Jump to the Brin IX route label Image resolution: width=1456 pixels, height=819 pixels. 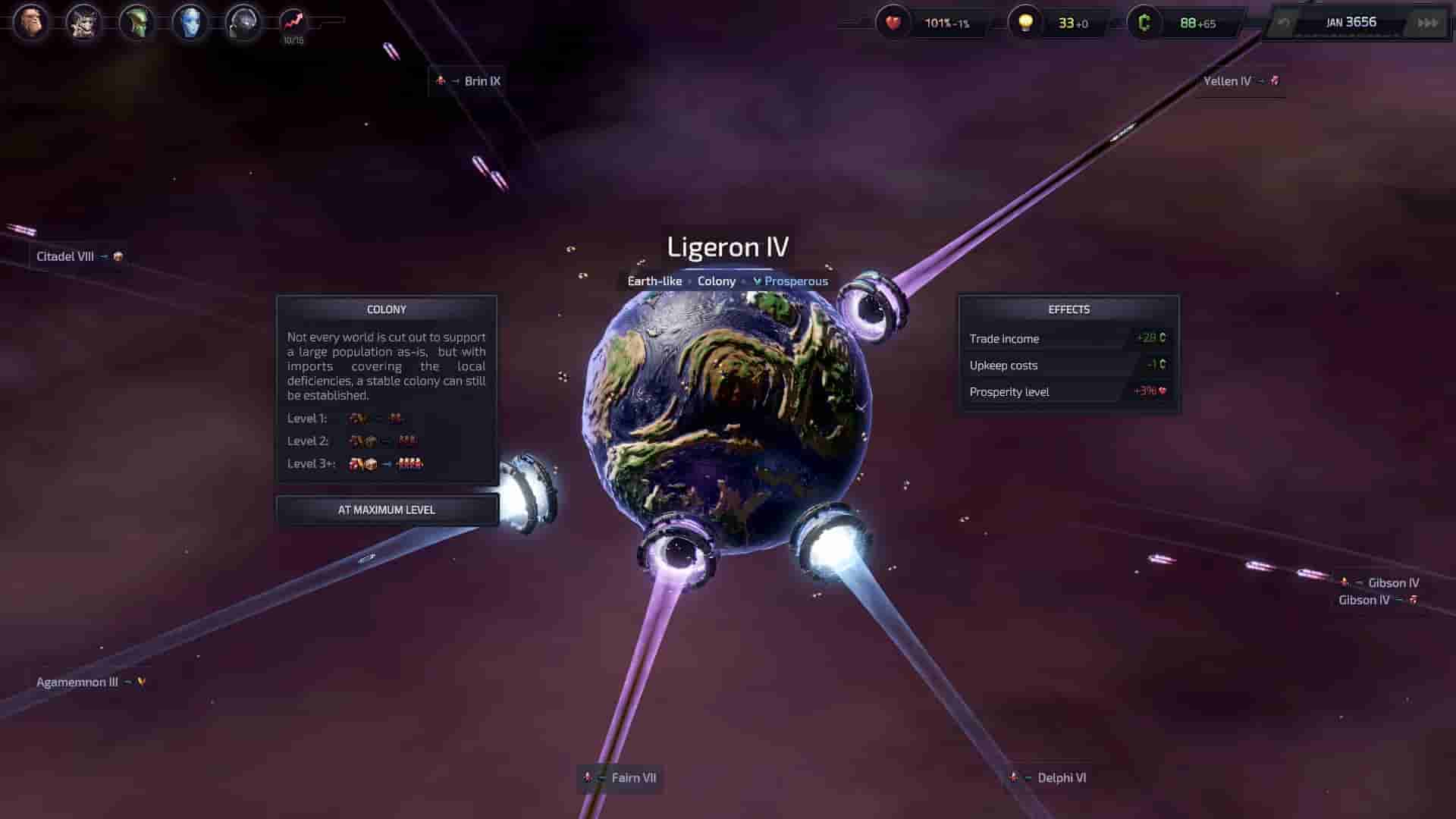click(x=482, y=81)
